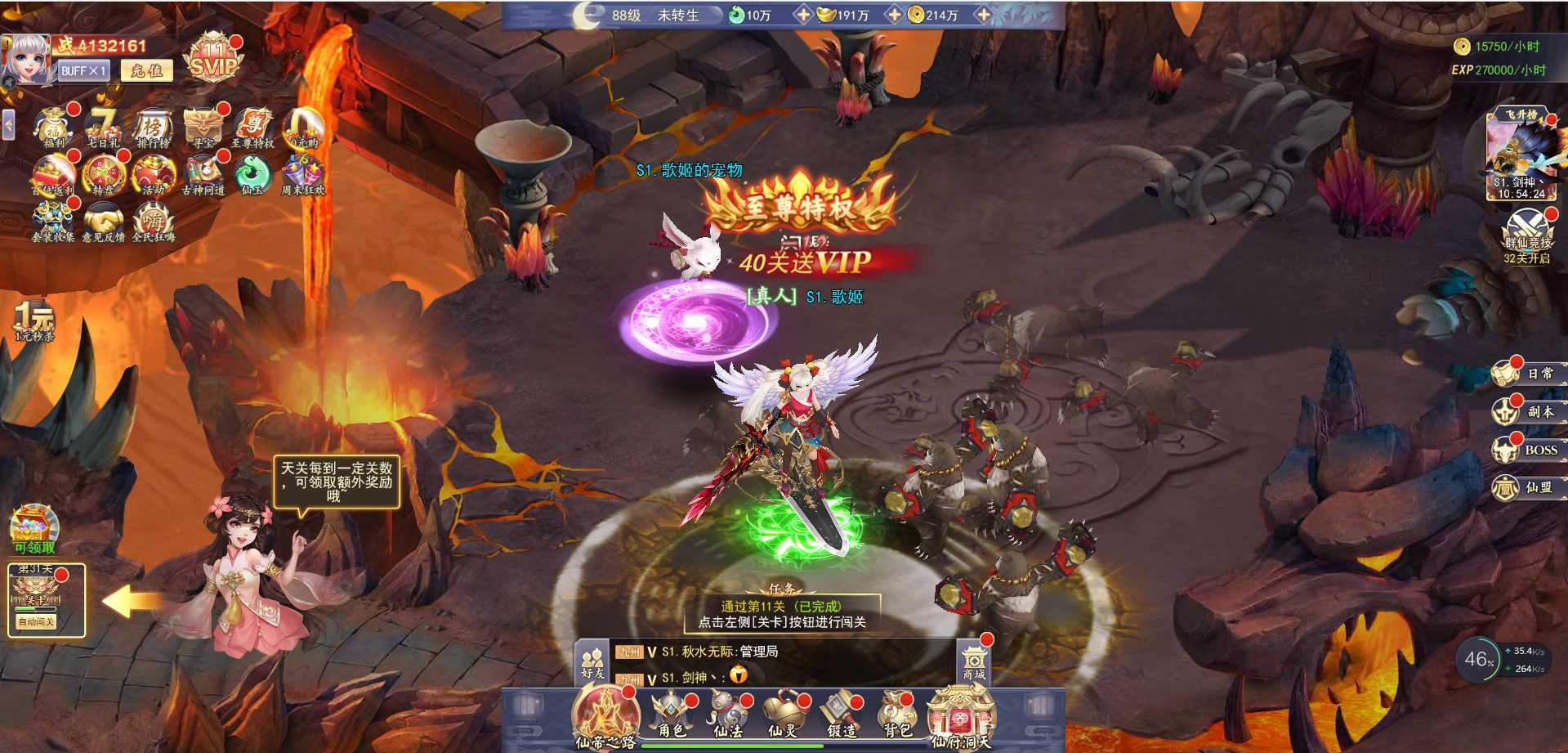Collapse the top-left icon panel arrow
1568x753 pixels.
pyautogui.click(x=8, y=125)
